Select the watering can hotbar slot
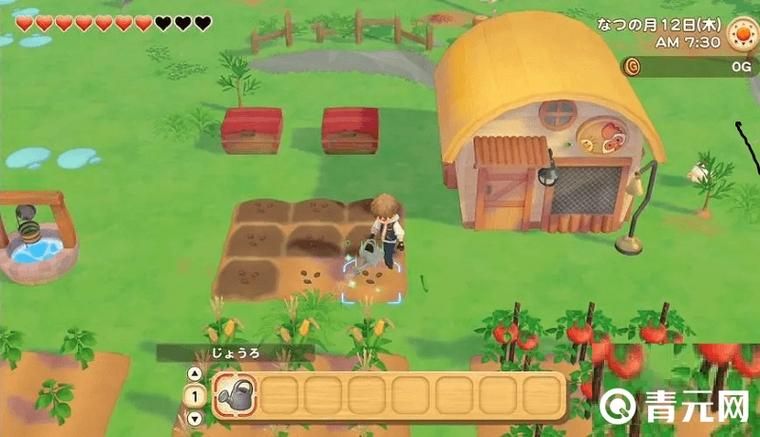The image size is (760, 437). click(x=235, y=395)
